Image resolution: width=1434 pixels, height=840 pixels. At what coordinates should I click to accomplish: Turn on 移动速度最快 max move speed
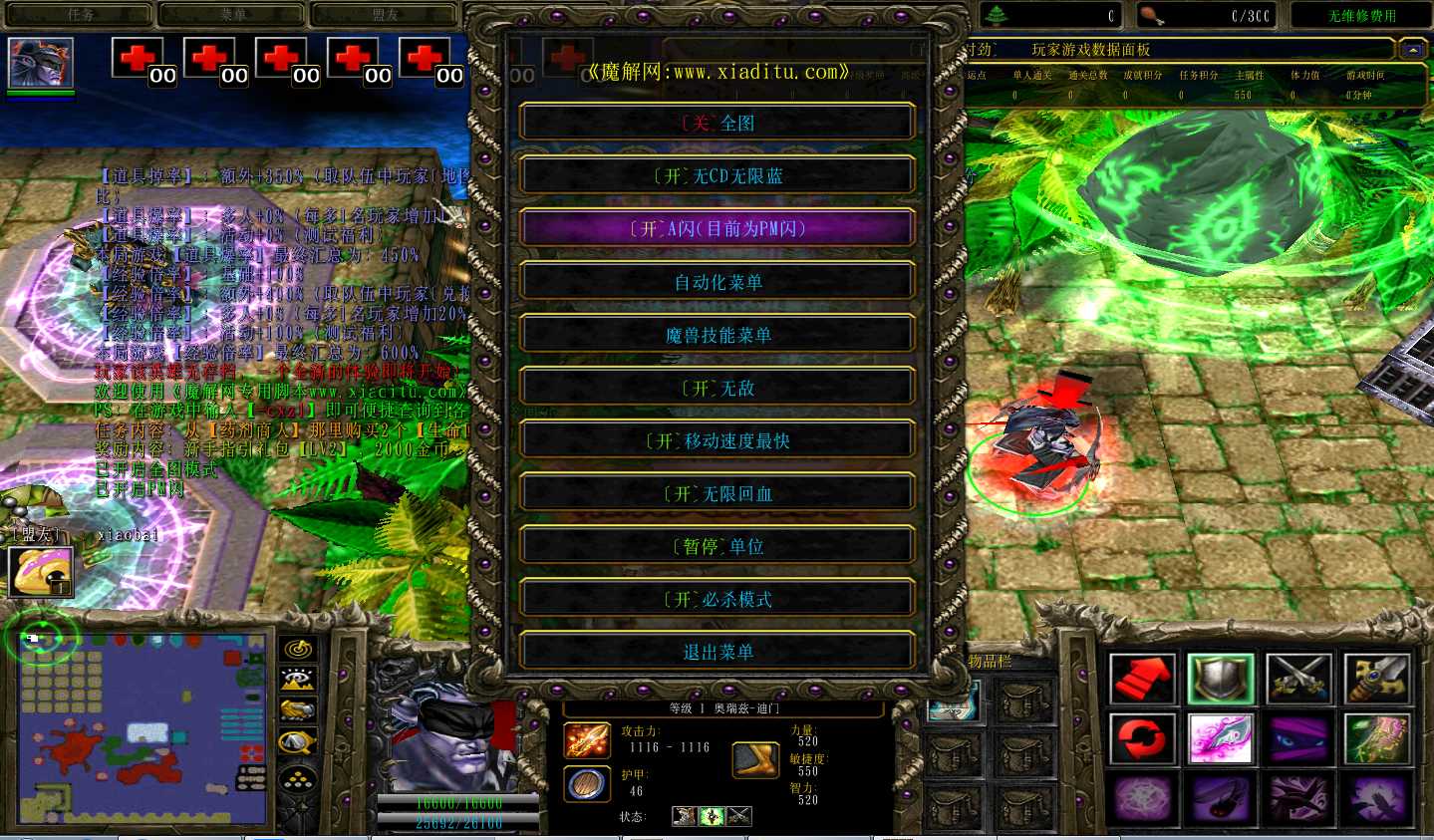(717, 440)
